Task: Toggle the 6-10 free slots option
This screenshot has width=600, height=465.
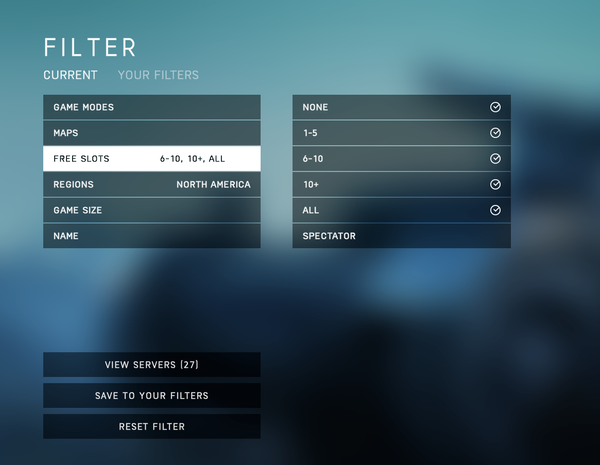Action: (x=401, y=159)
